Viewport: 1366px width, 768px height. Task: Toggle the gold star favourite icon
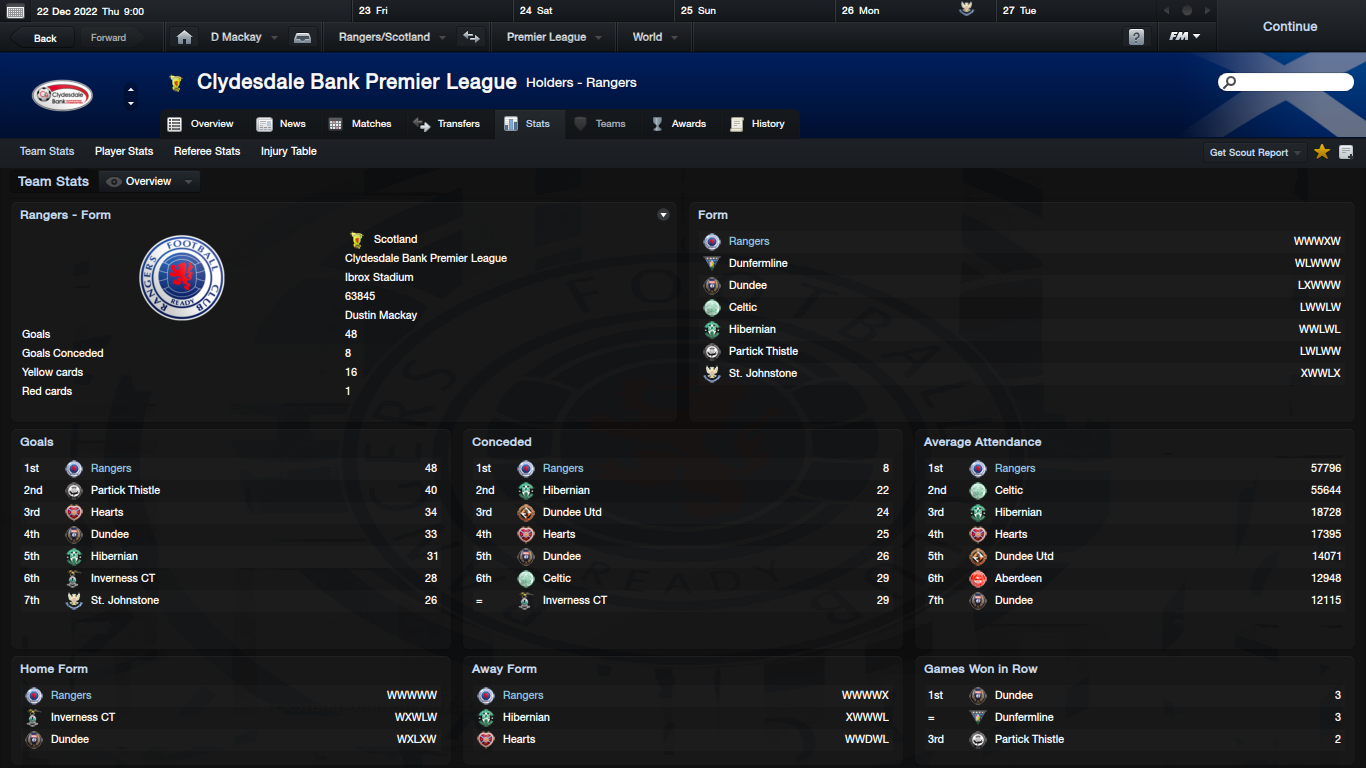click(x=1322, y=152)
